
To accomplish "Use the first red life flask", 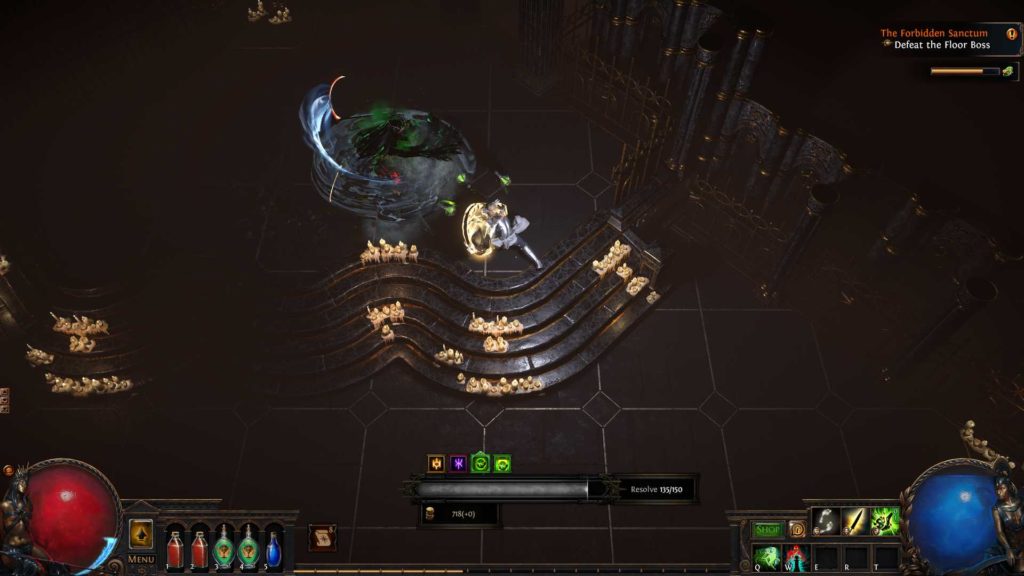I will coord(175,548).
